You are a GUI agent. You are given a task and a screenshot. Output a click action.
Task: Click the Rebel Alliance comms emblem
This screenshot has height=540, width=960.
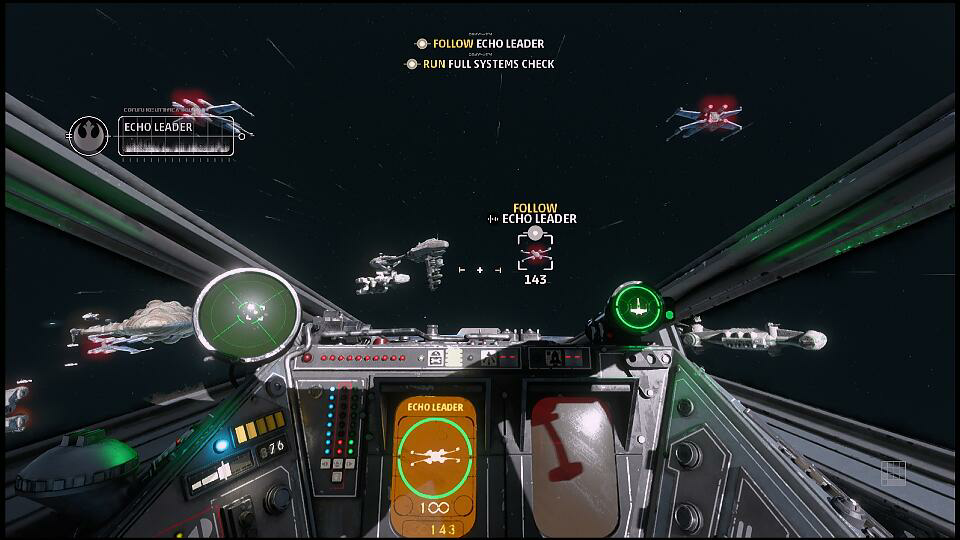point(88,135)
